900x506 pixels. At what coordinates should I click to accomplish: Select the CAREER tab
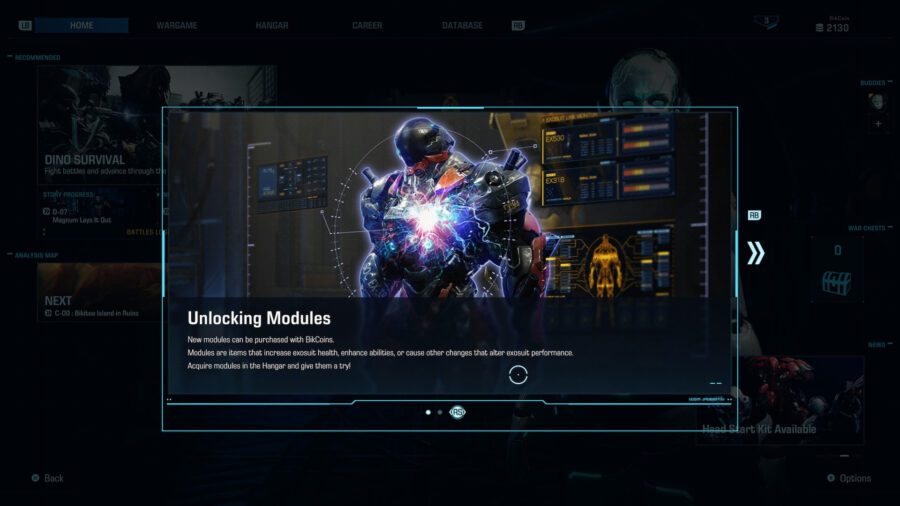(x=367, y=25)
